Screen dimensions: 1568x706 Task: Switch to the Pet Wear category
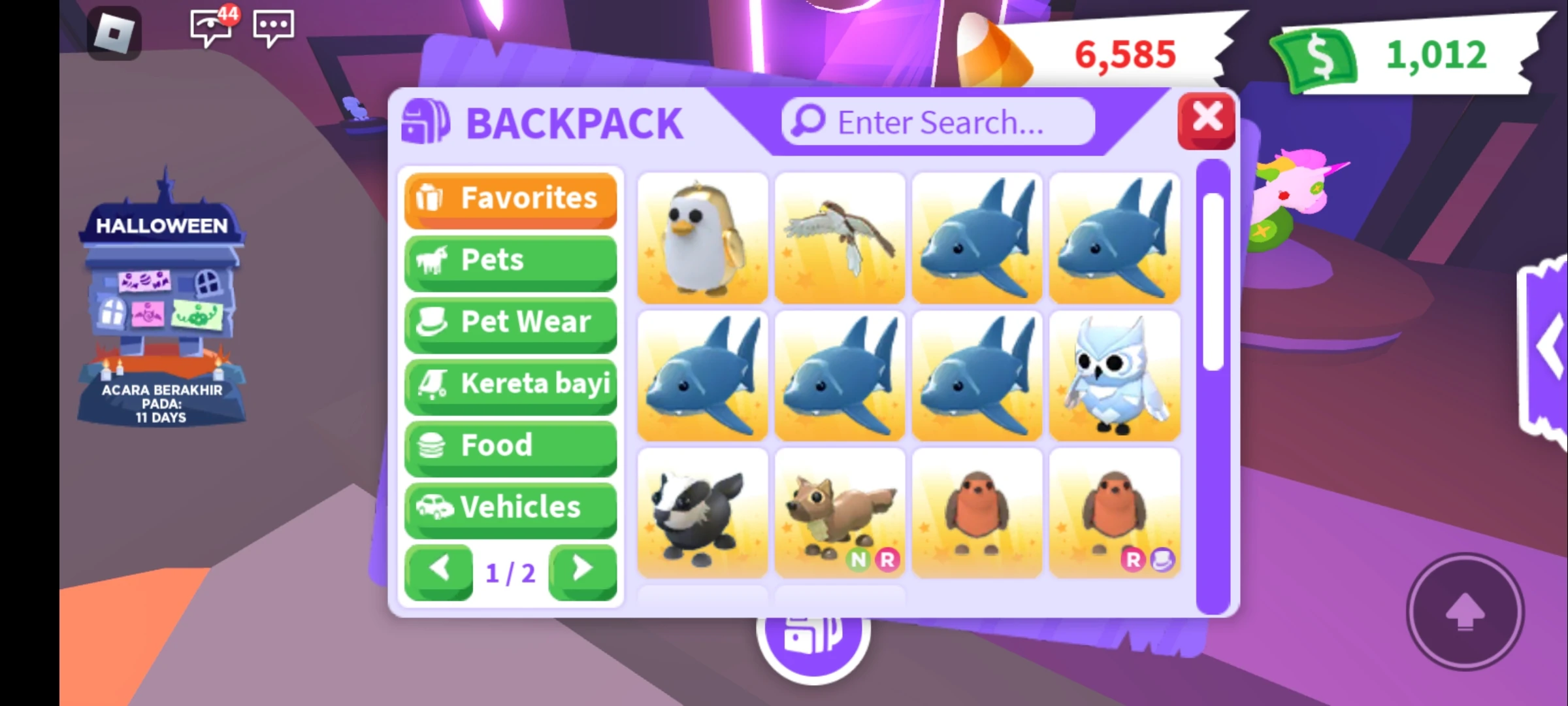[x=510, y=322]
